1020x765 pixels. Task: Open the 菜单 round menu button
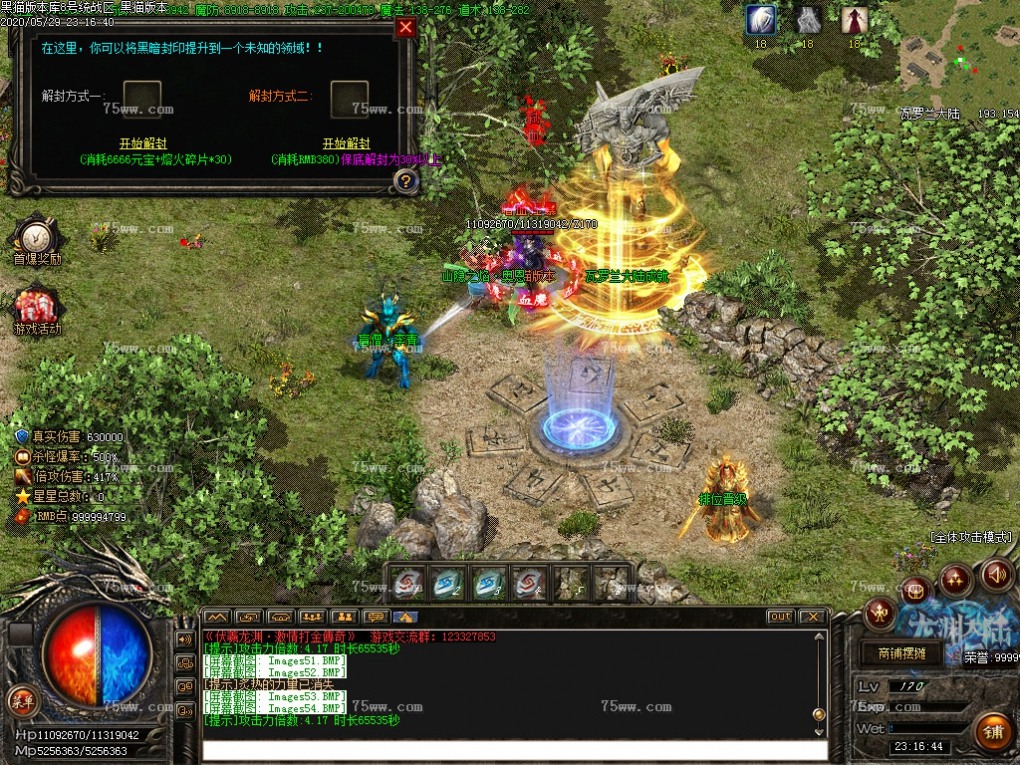20,699
